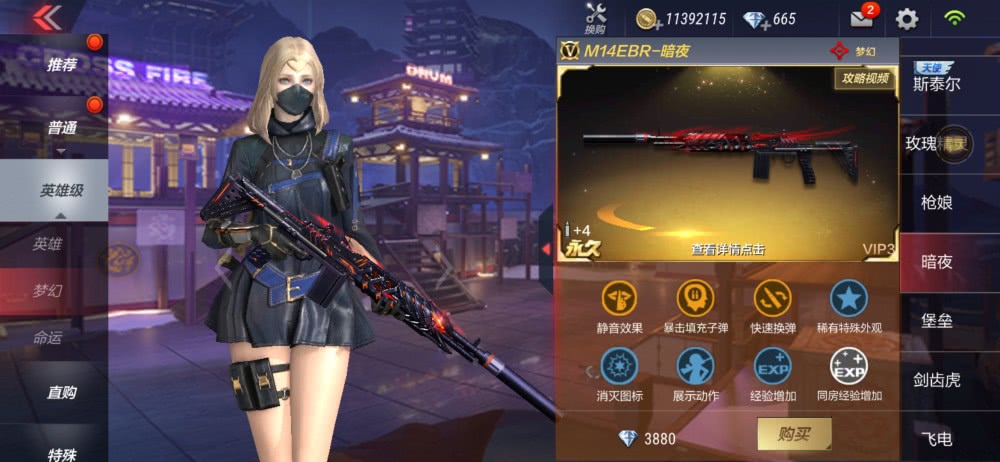
Task: Watch the 攻略视频 guide video
Action: (864, 78)
